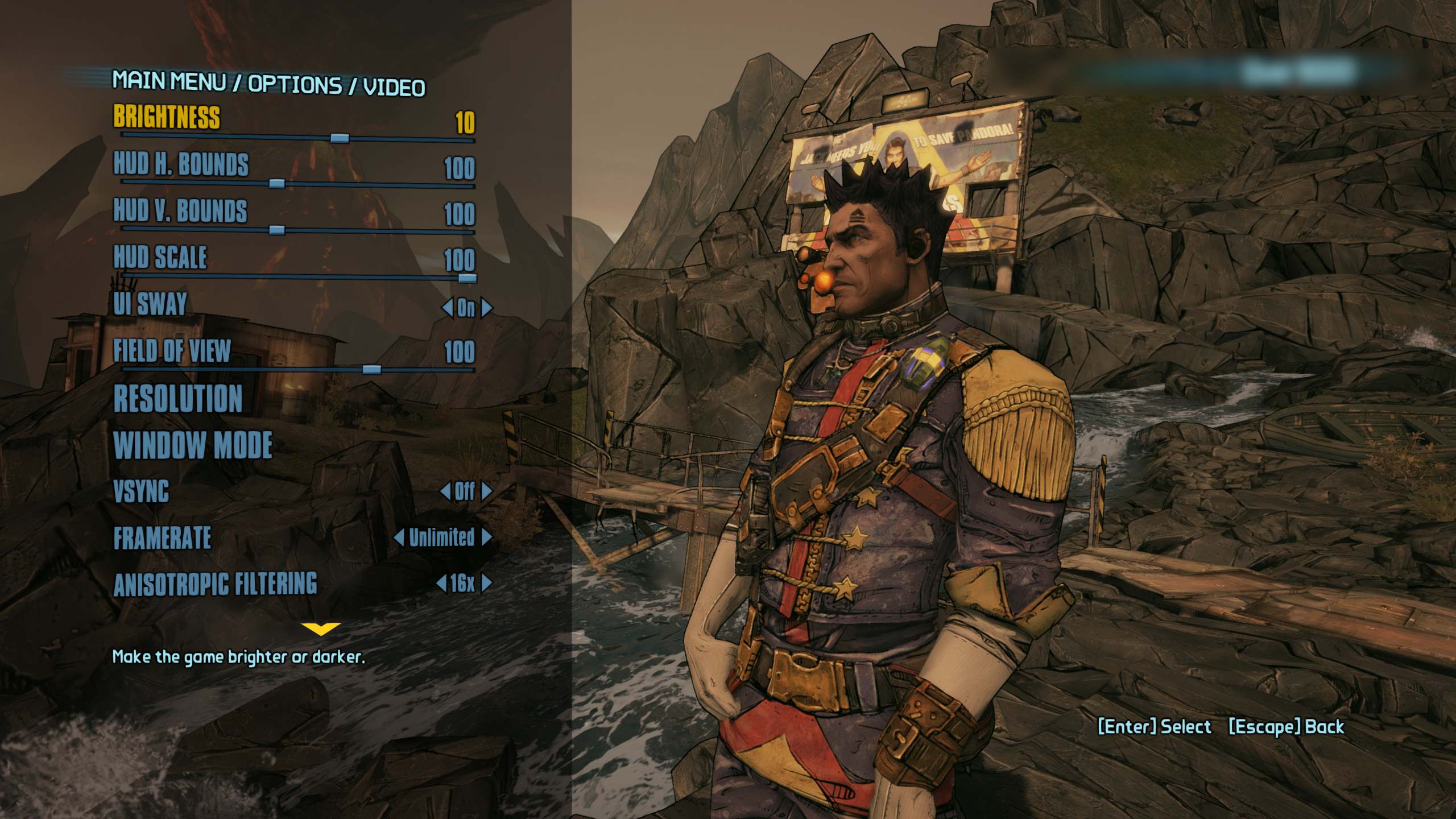Viewport: 1456px width, 819px height.
Task: Select the HUD Scale menu entry
Action: 160,258
